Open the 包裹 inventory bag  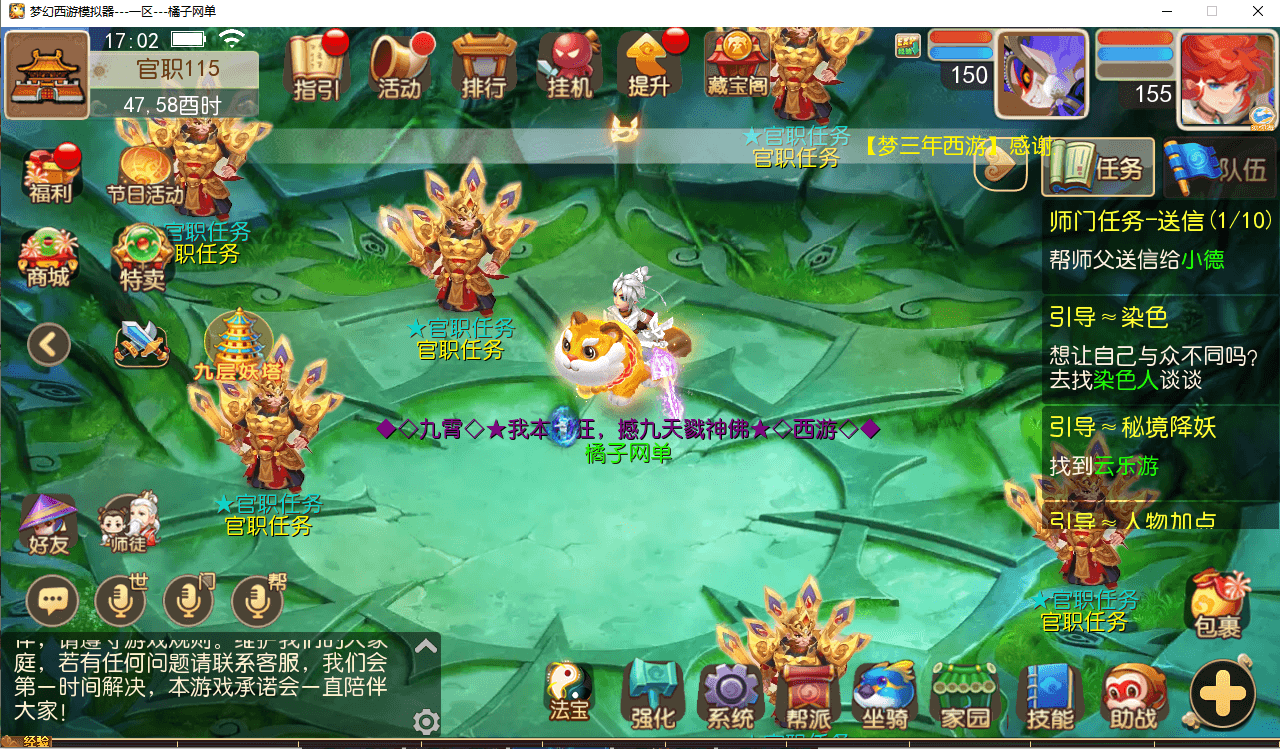1218,600
